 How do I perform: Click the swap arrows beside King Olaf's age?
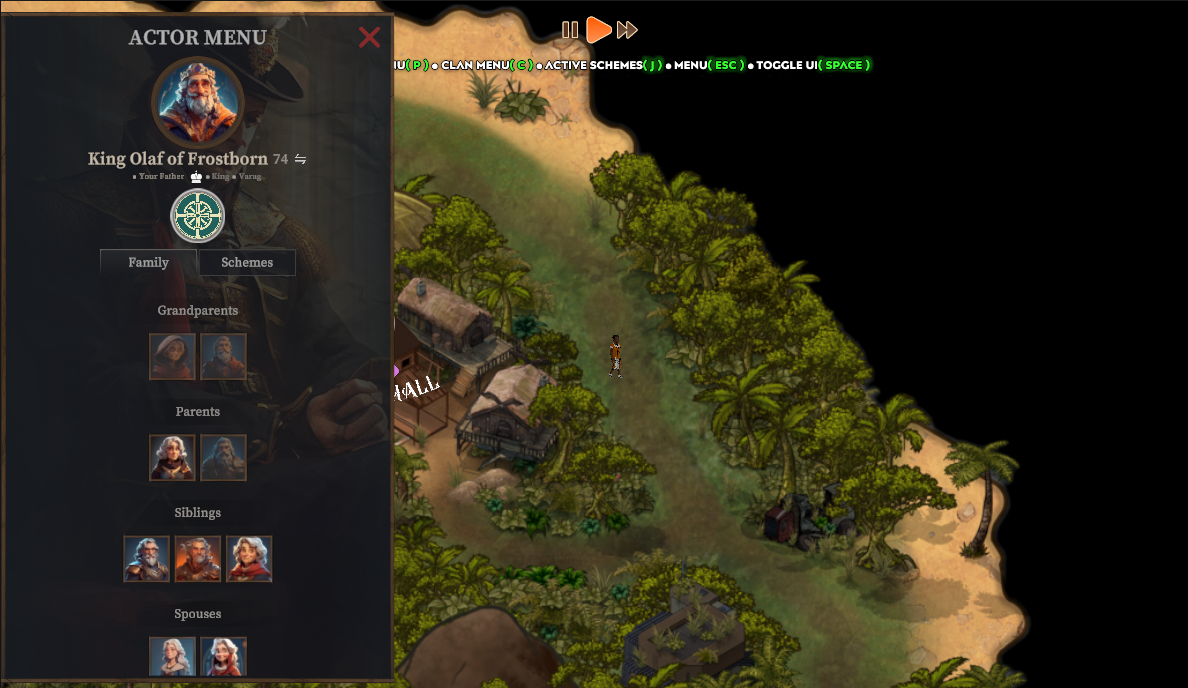click(300, 159)
